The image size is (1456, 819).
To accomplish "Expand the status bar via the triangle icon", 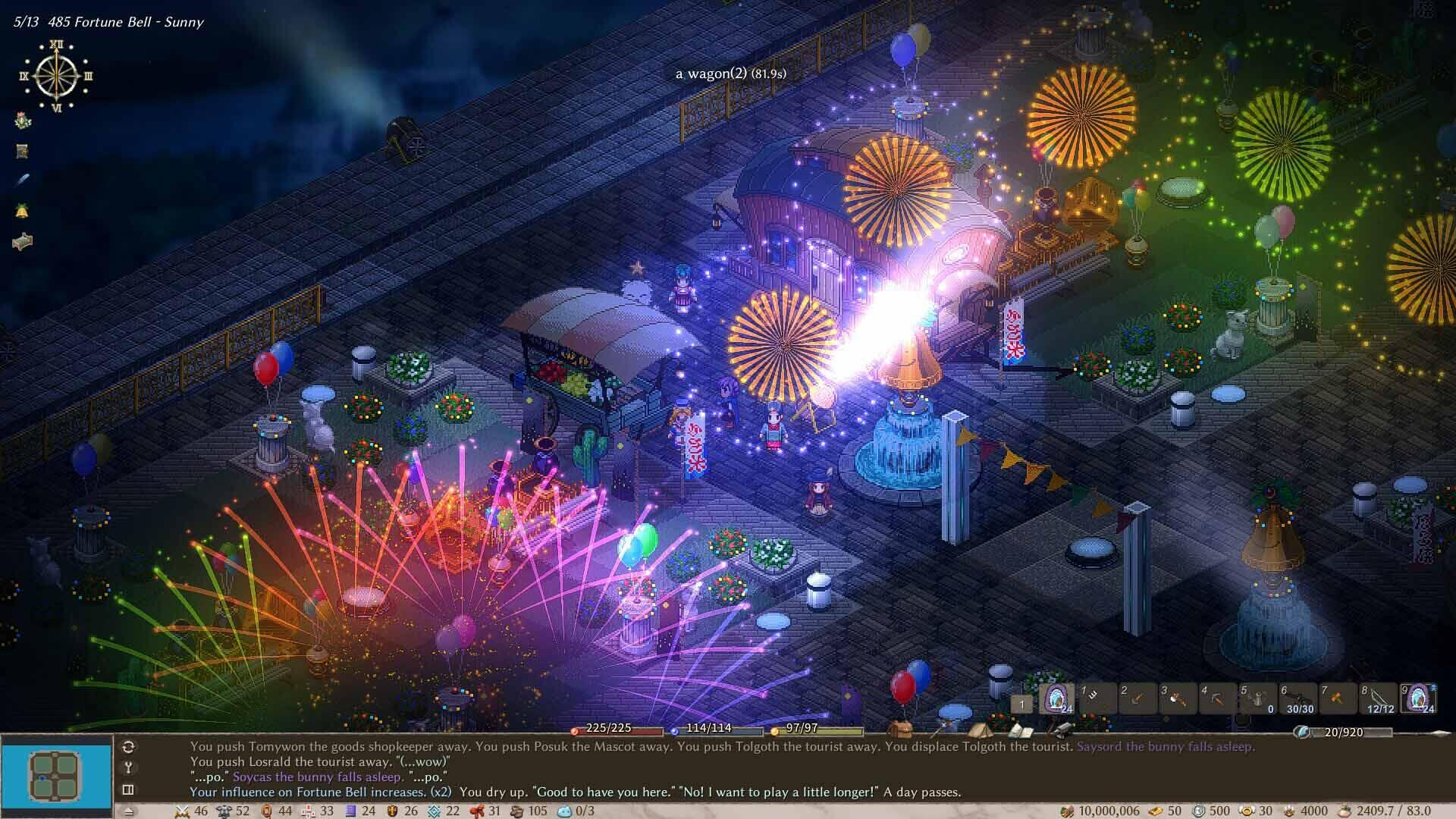I will tap(127, 811).
